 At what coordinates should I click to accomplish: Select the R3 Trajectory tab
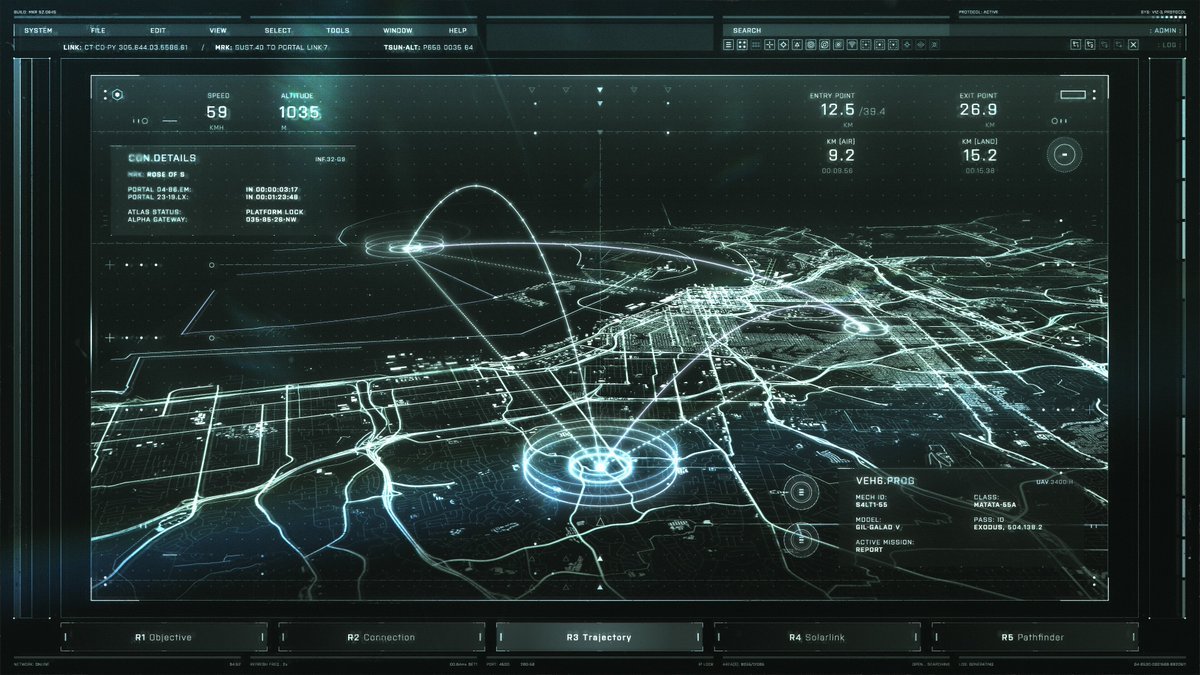[599, 637]
